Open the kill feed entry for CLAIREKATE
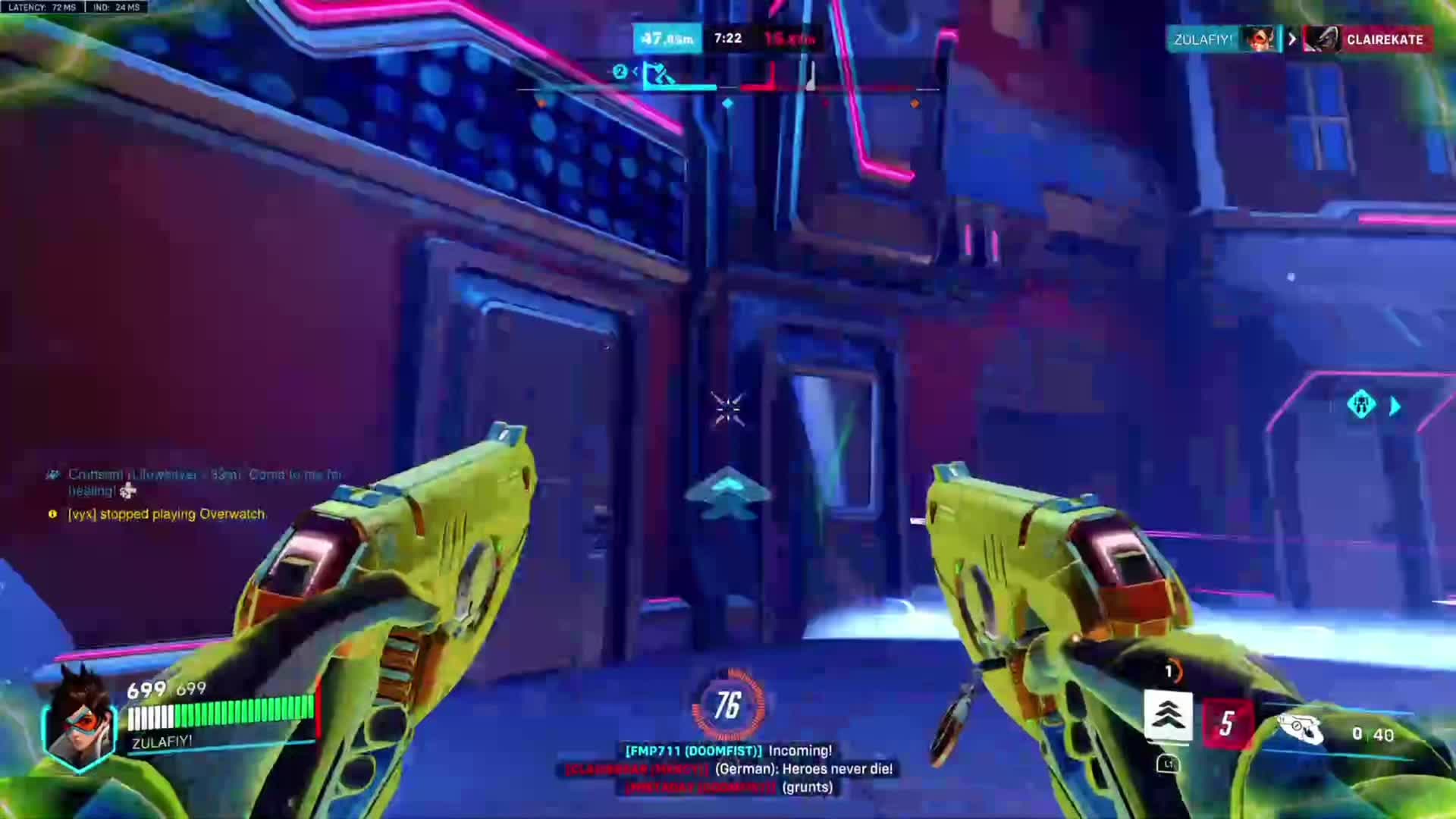 (x=1367, y=39)
